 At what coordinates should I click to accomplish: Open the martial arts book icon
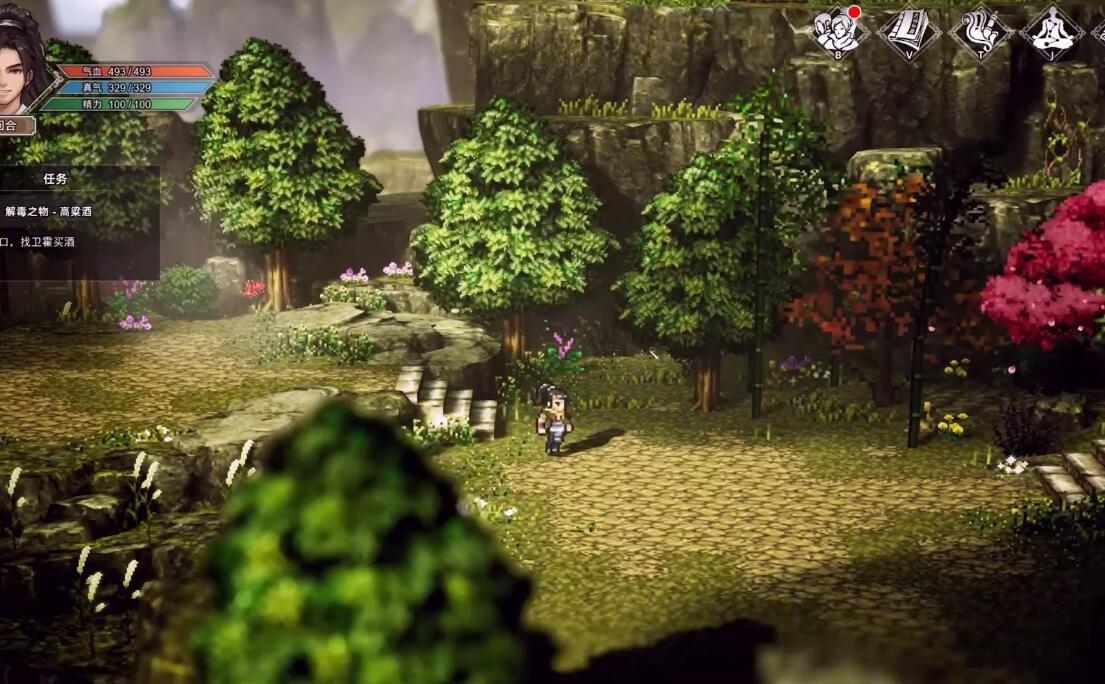909,32
